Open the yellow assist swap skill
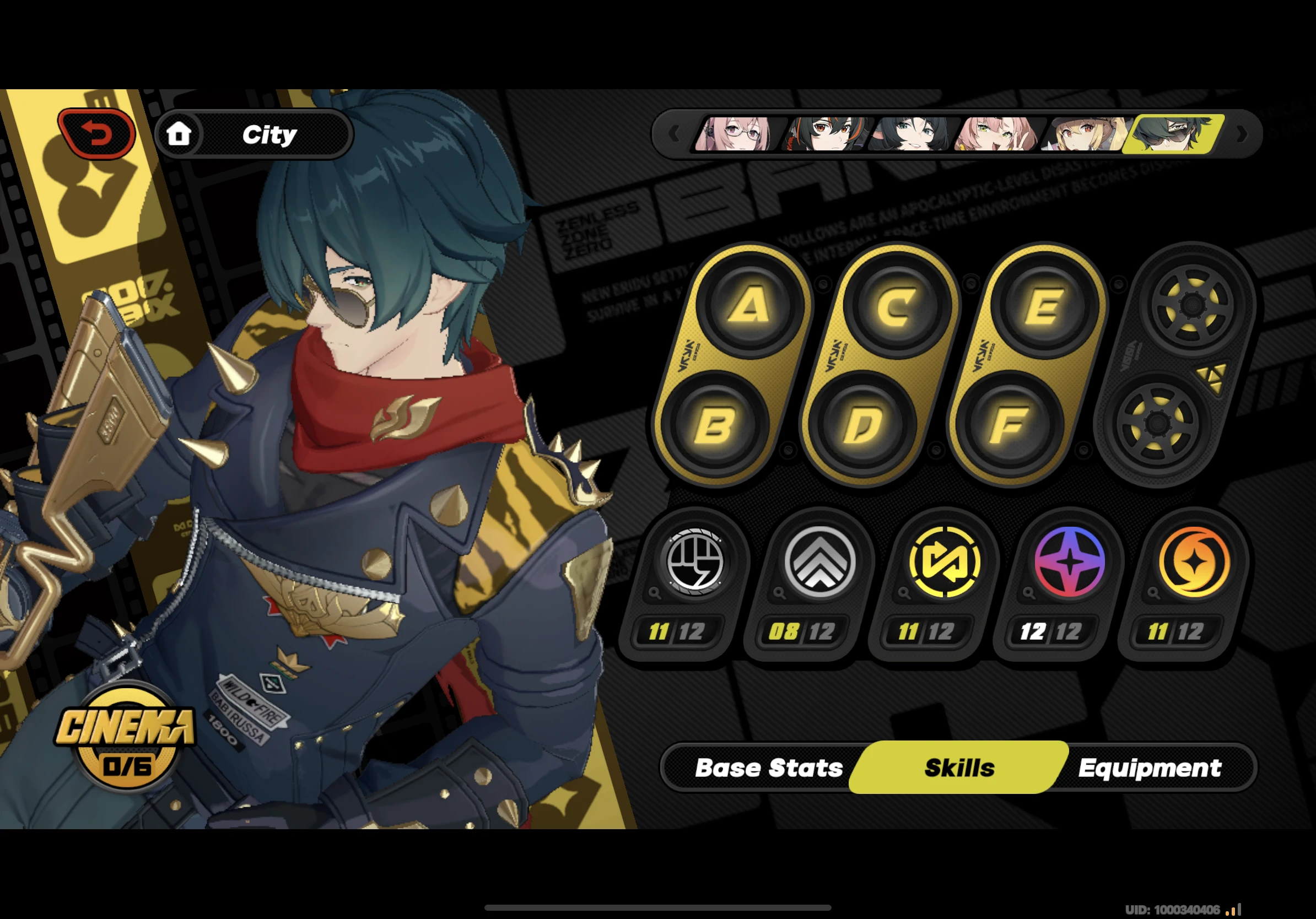 944,561
